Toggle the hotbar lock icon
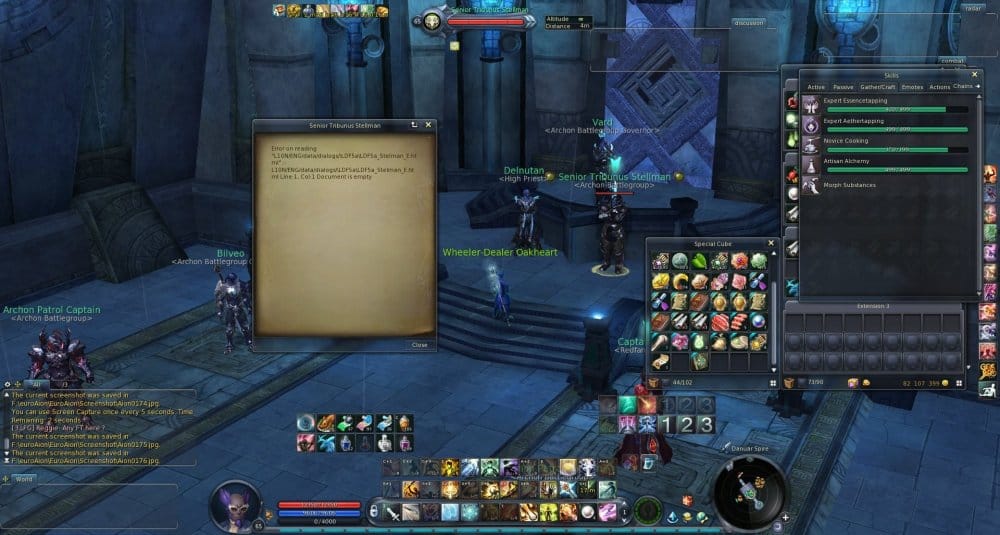Image resolution: width=1000 pixels, height=535 pixels. pos(373,512)
